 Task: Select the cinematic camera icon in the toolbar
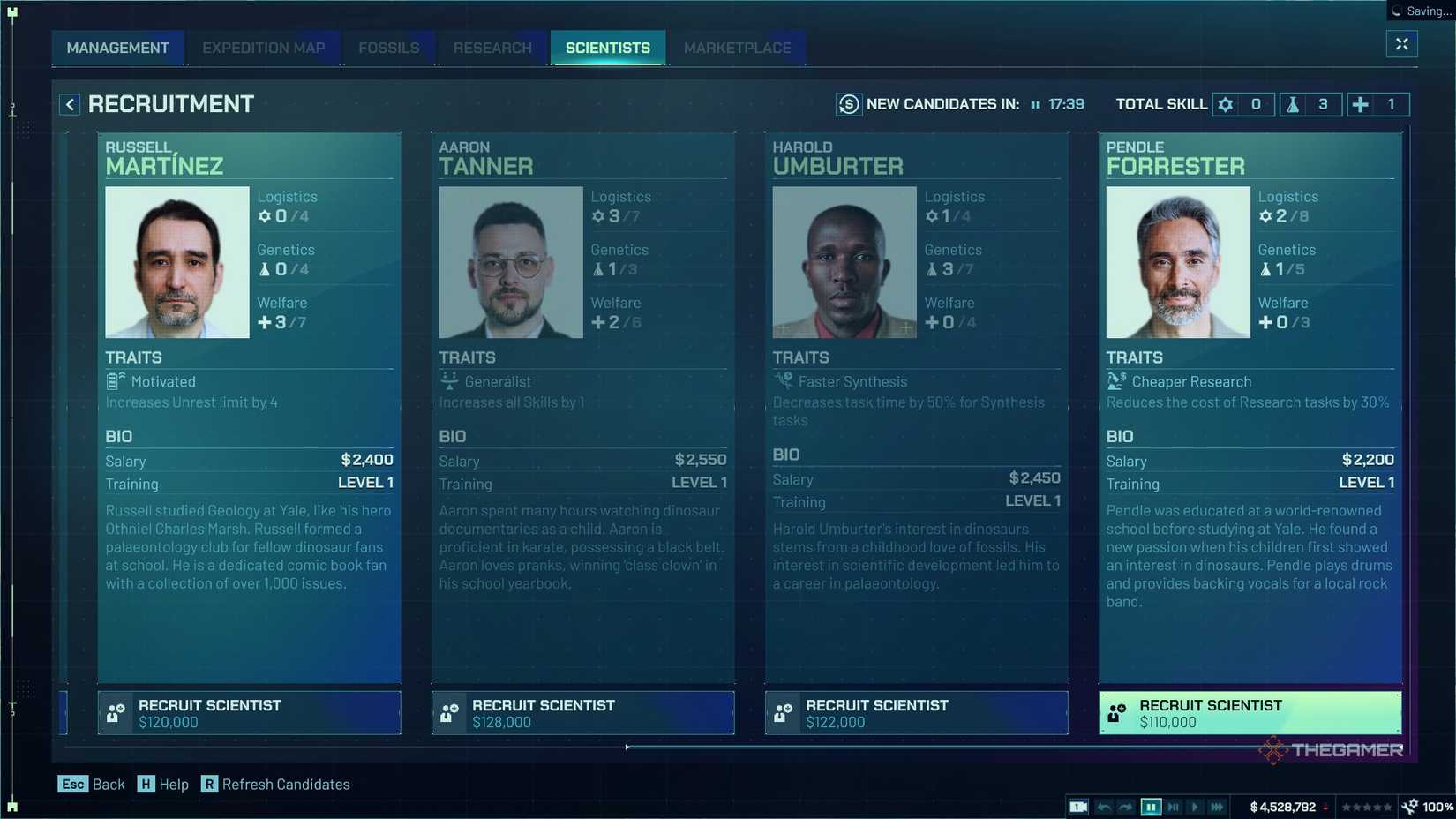[x=1077, y=806]
